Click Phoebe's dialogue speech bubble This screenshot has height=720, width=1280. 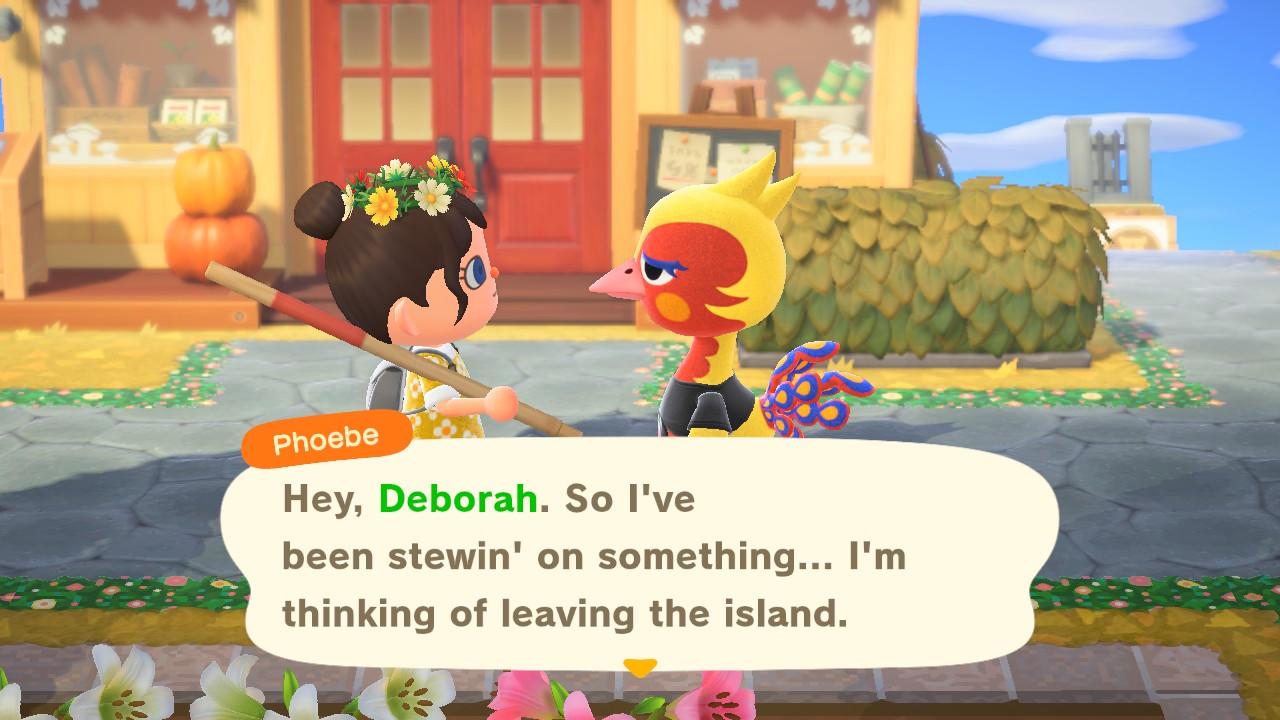[x=640, y=555]
